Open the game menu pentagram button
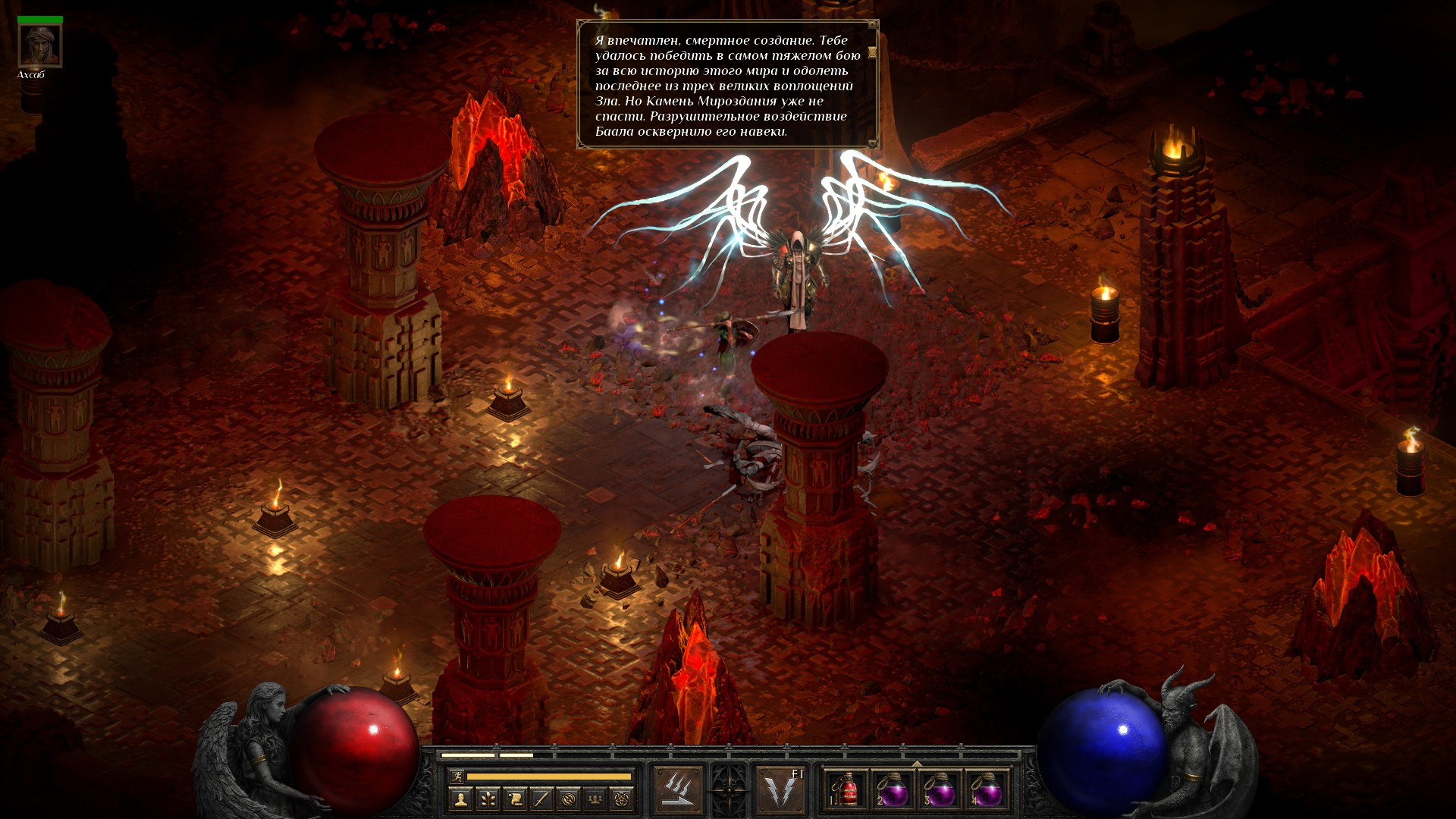1456x819 pixels. 622,799
